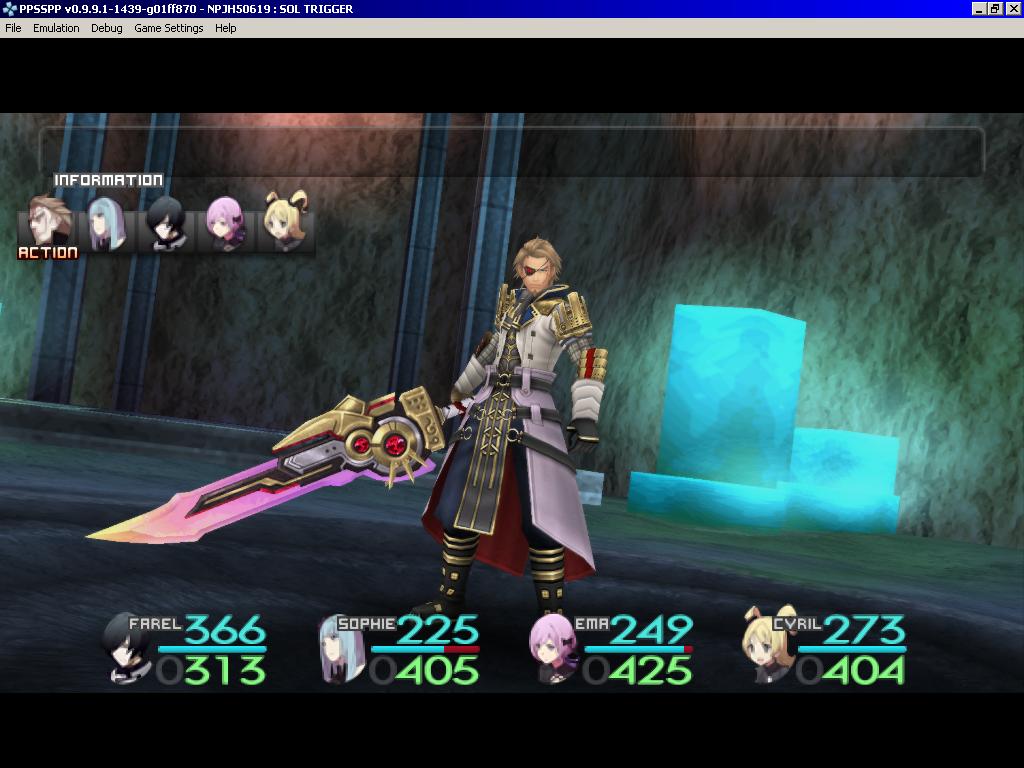Select Farel's party status panel
The image size is (1024, 768).
pyautogui.click(x=187, y=649)
